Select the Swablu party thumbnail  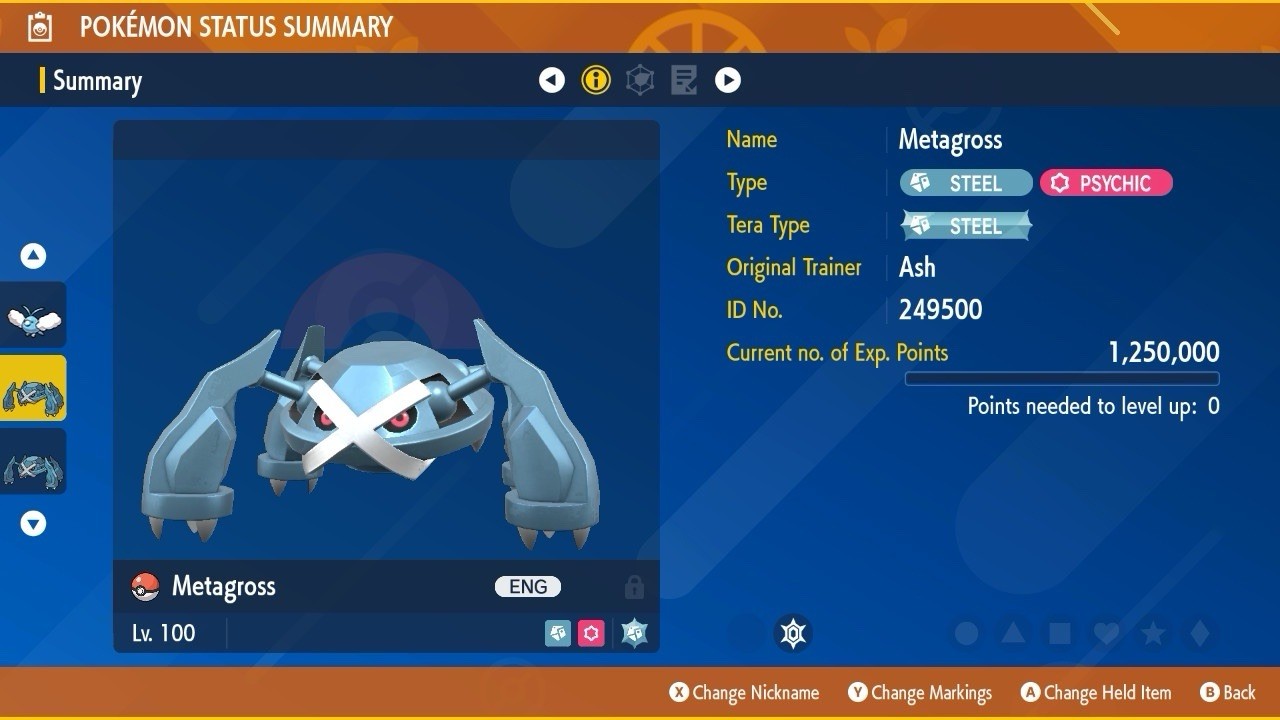[x=33, y=316]
